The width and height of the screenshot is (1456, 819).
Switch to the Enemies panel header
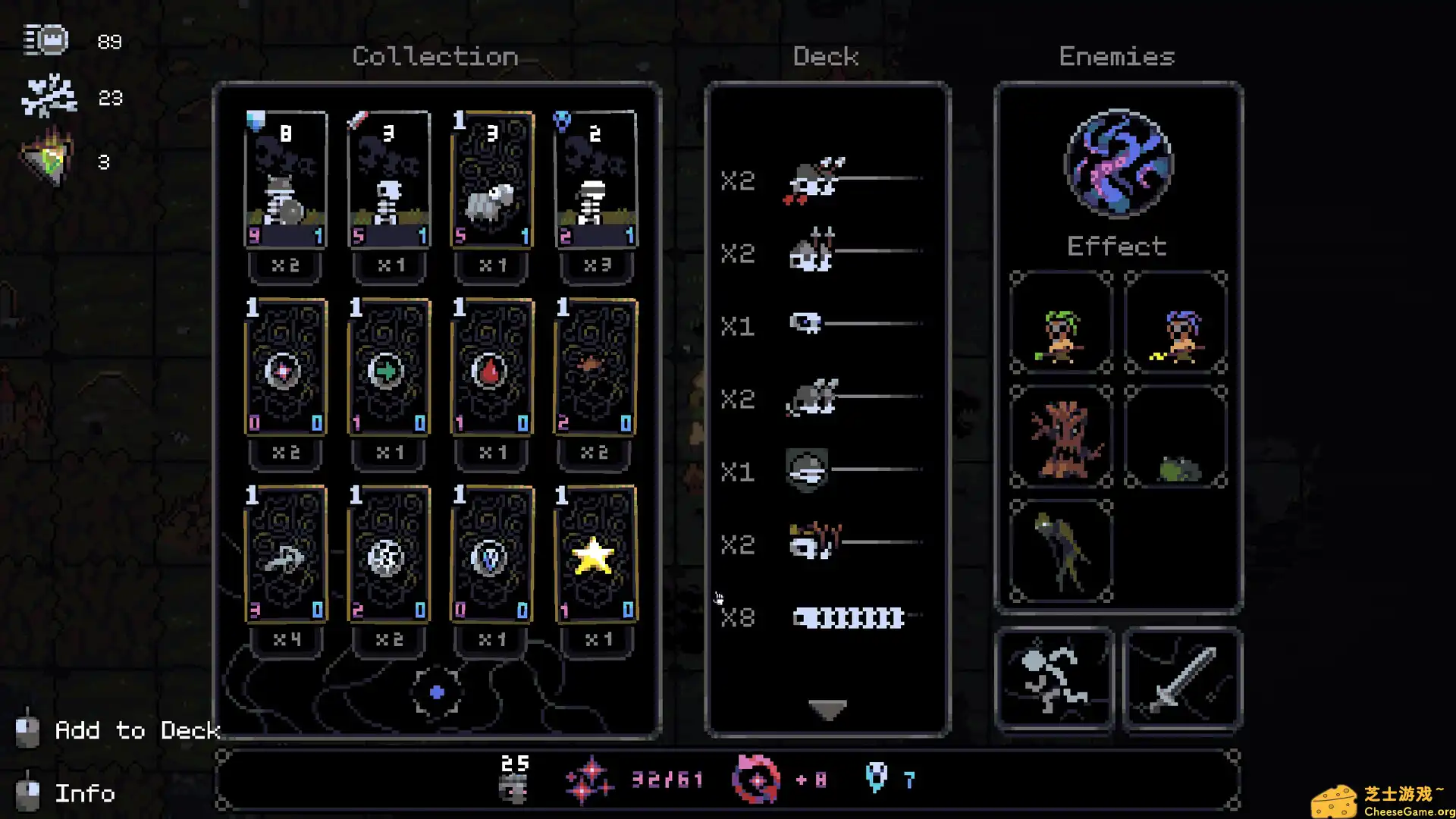coord(1116,56)
